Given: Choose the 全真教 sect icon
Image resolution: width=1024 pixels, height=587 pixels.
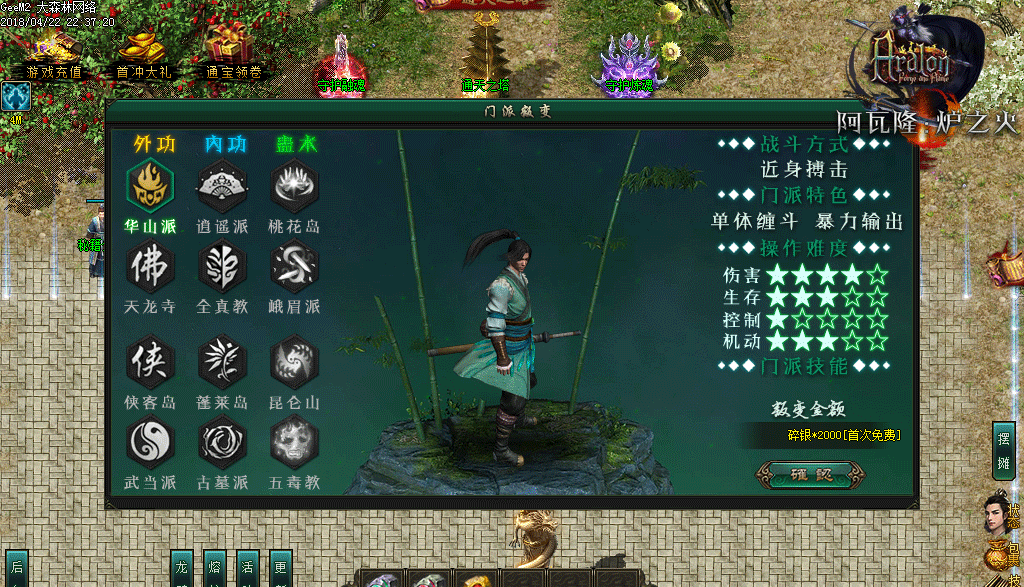Looking at the screenshot, I should (222, 267).
